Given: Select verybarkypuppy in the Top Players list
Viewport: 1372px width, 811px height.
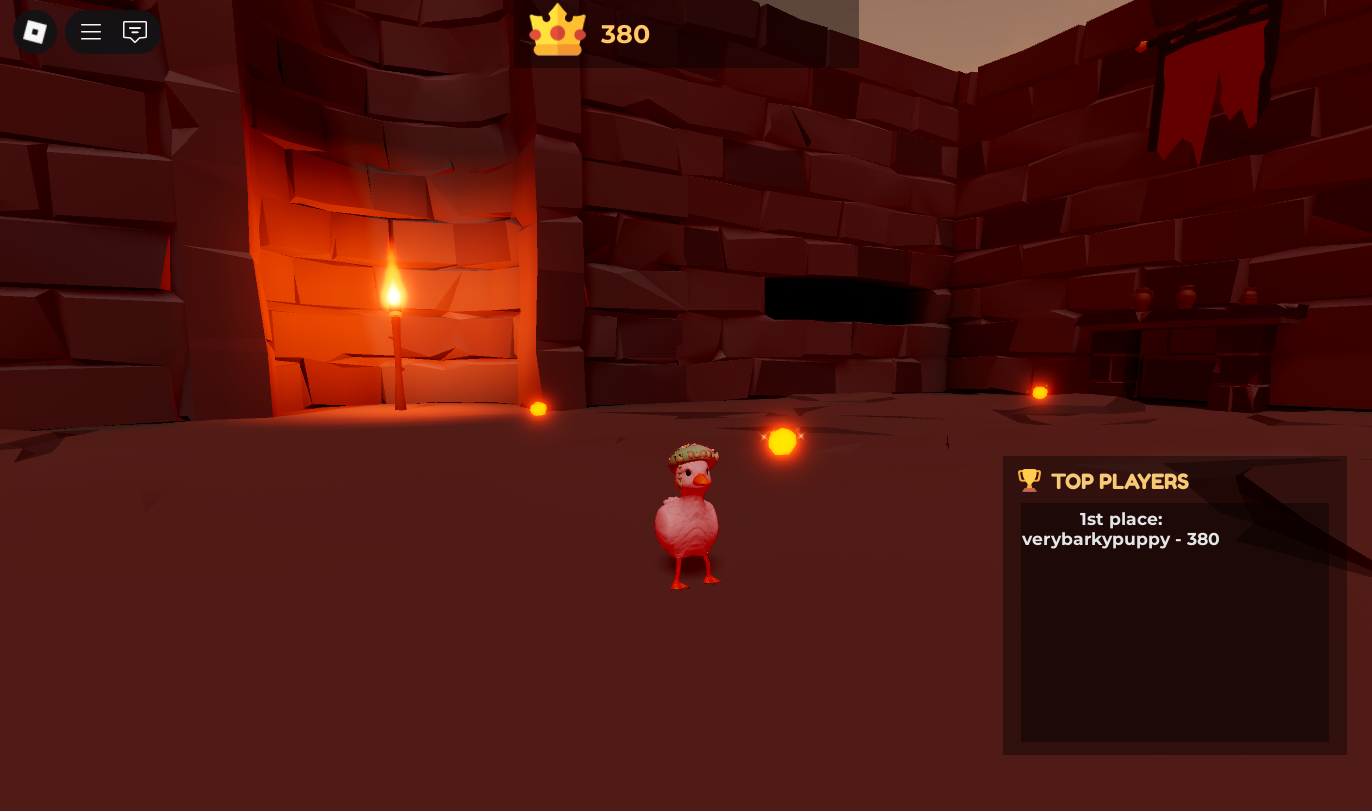Looking at the screenshot, I should pos(1120,539).
